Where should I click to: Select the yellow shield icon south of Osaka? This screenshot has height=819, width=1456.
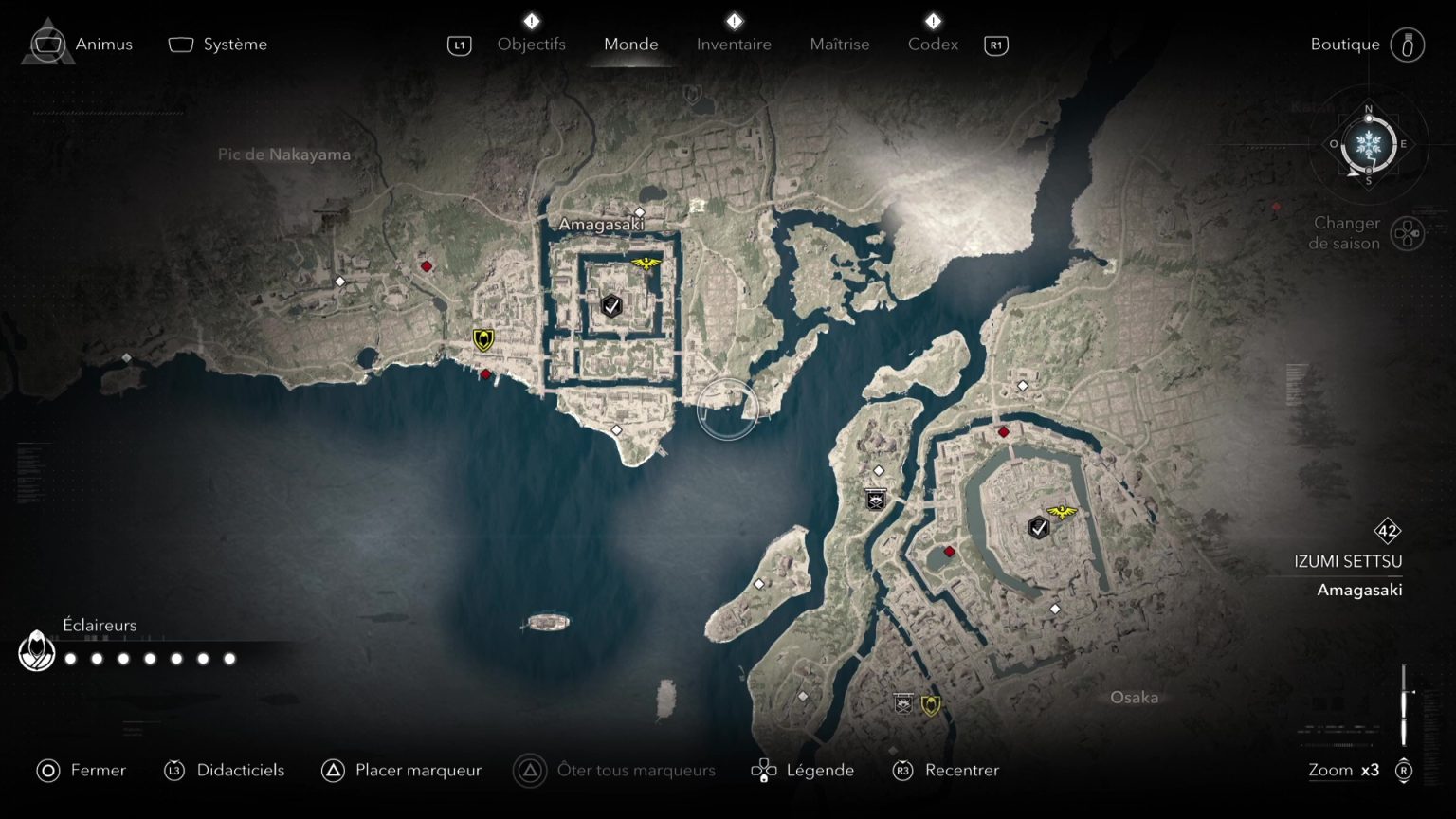click(x=932, y=703)
